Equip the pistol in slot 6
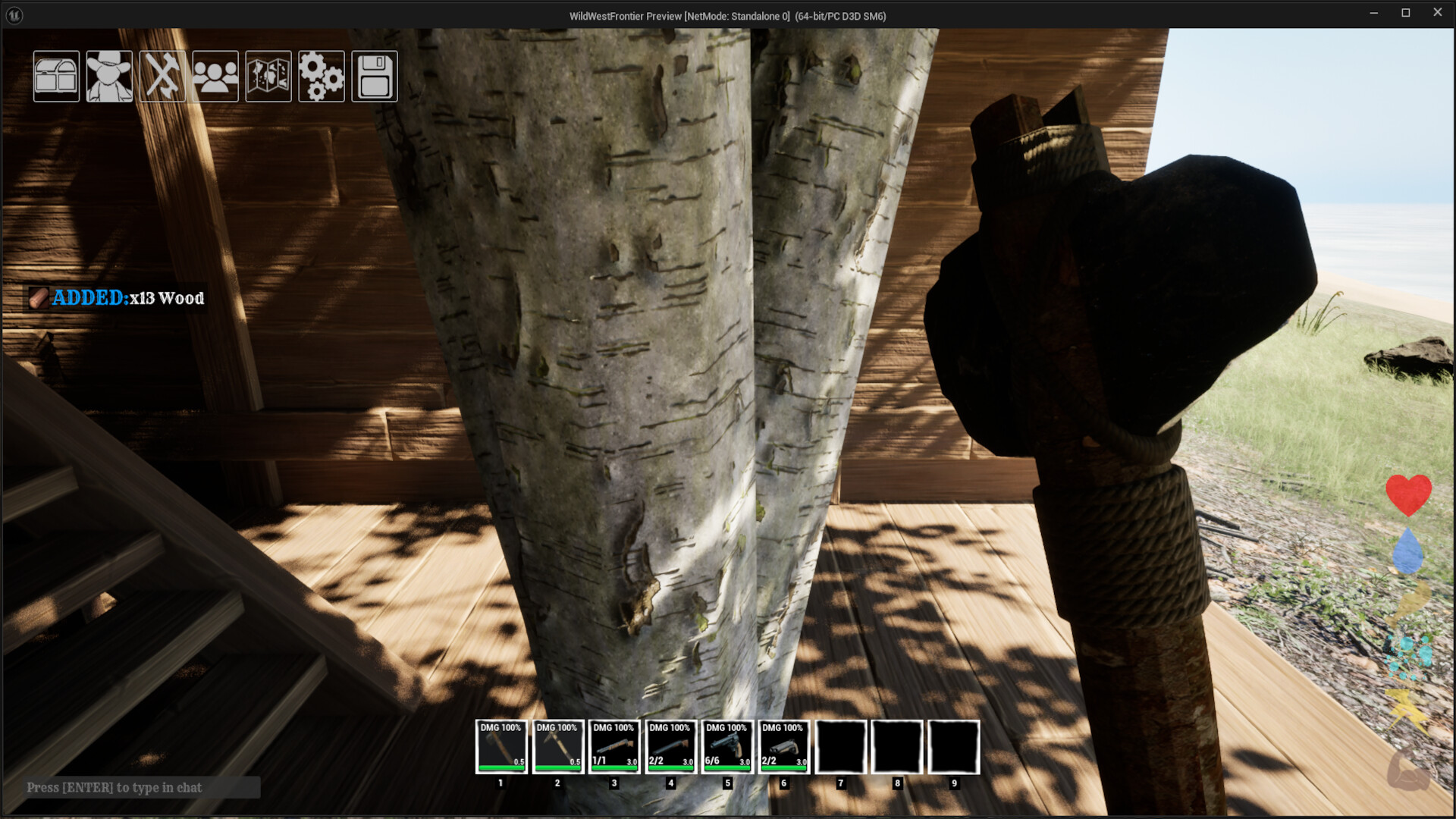 pos(783,747)
